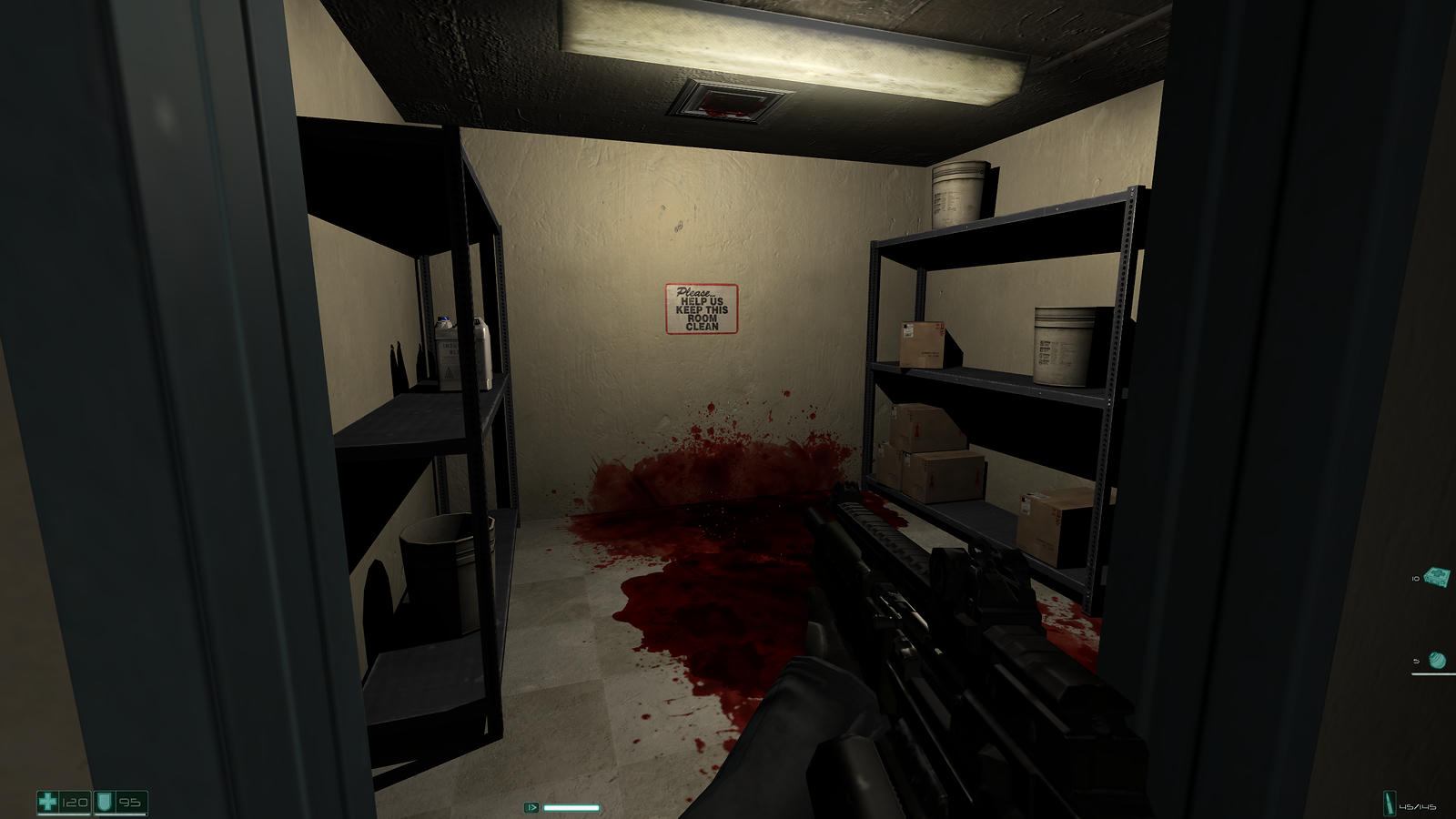Click the flashlight icon beside the bar

coord(531,807)
